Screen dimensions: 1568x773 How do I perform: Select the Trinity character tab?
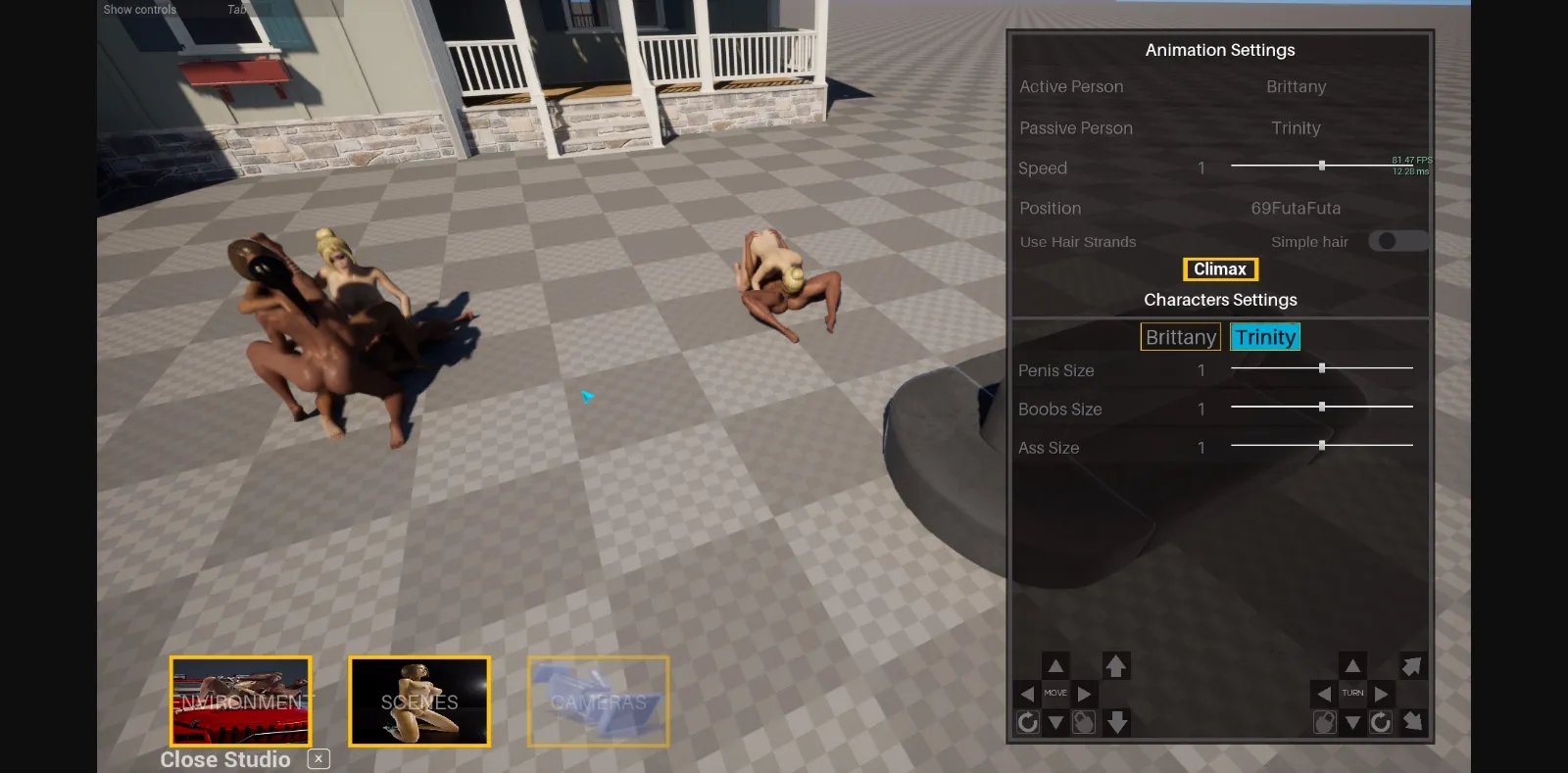[x=1265, y=336]
